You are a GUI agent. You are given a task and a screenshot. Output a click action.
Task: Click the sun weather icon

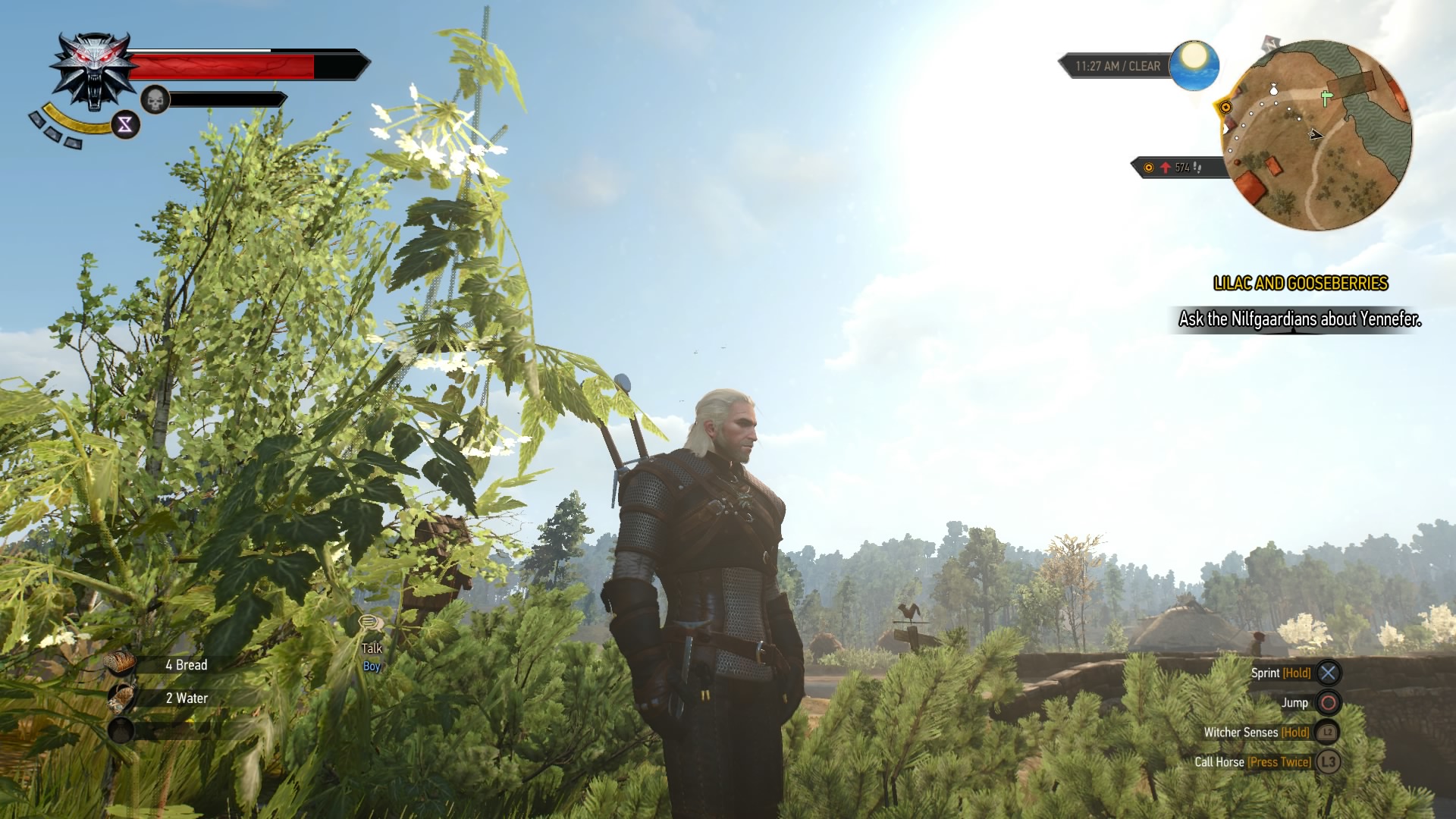tap(1194, 64)
